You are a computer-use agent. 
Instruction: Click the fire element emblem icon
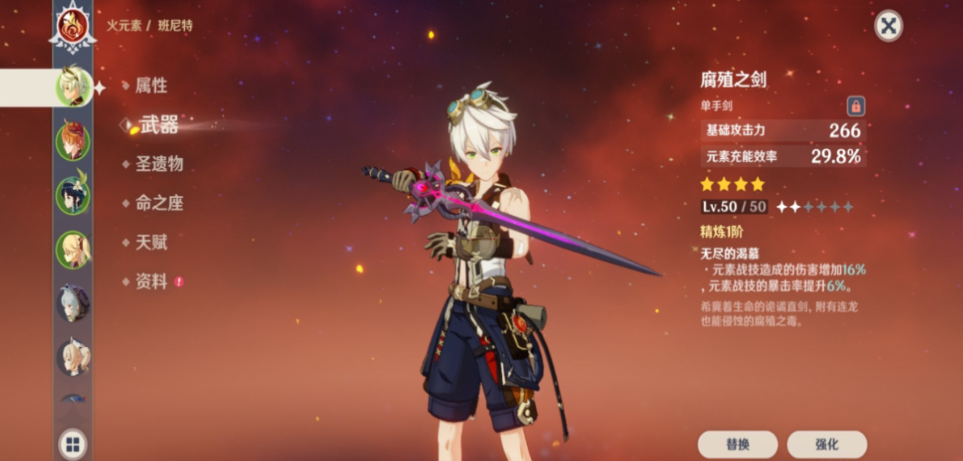coord(73,25)
